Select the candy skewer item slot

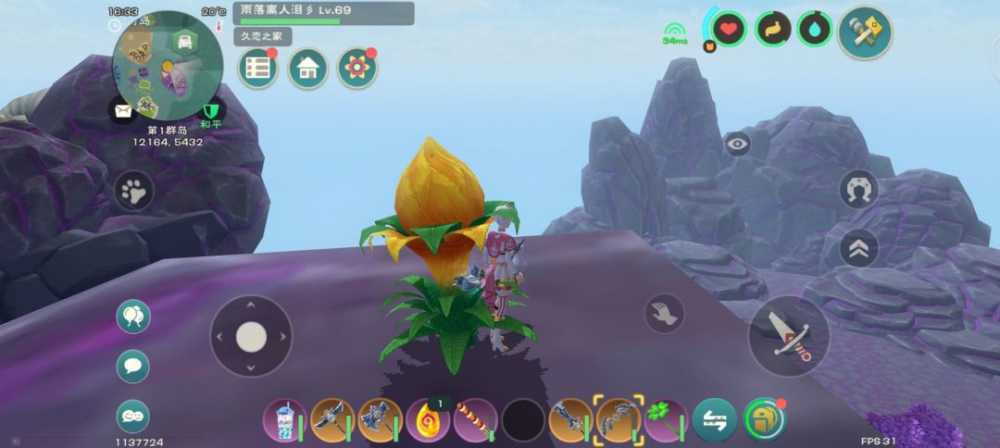click(475, 420)
